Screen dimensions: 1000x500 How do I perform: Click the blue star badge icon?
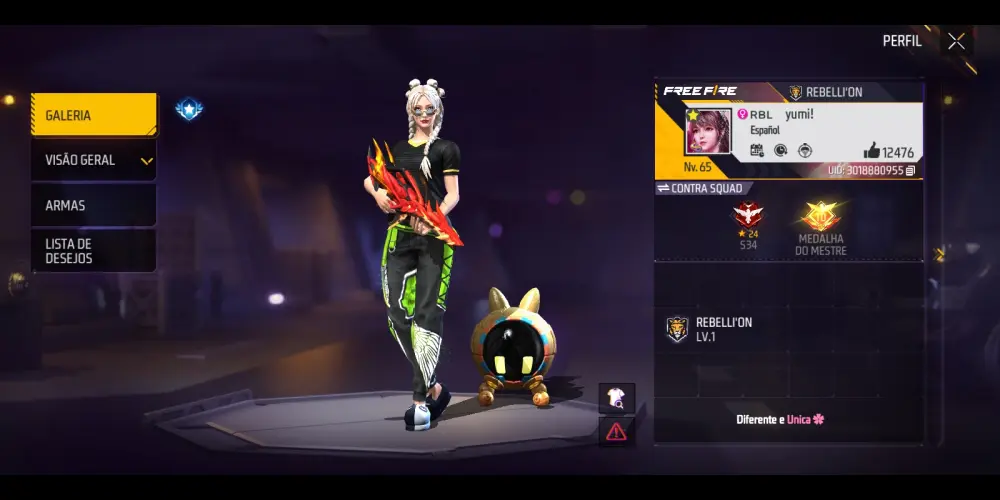pyautogui.click(x=189, y=109)
